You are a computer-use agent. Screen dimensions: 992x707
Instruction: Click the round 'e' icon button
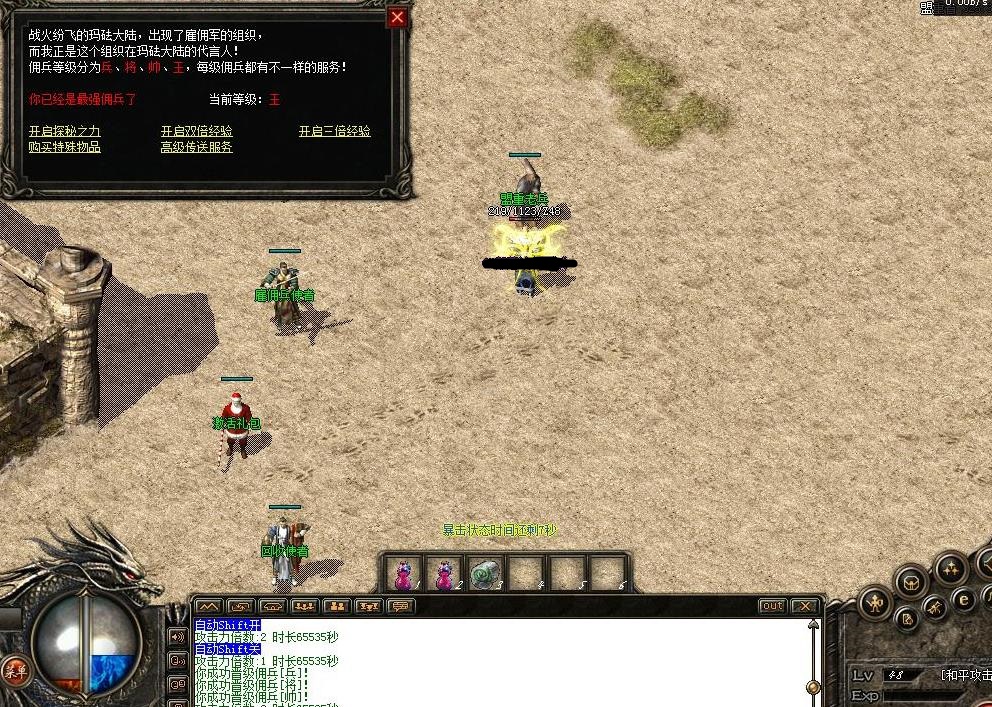964,600
